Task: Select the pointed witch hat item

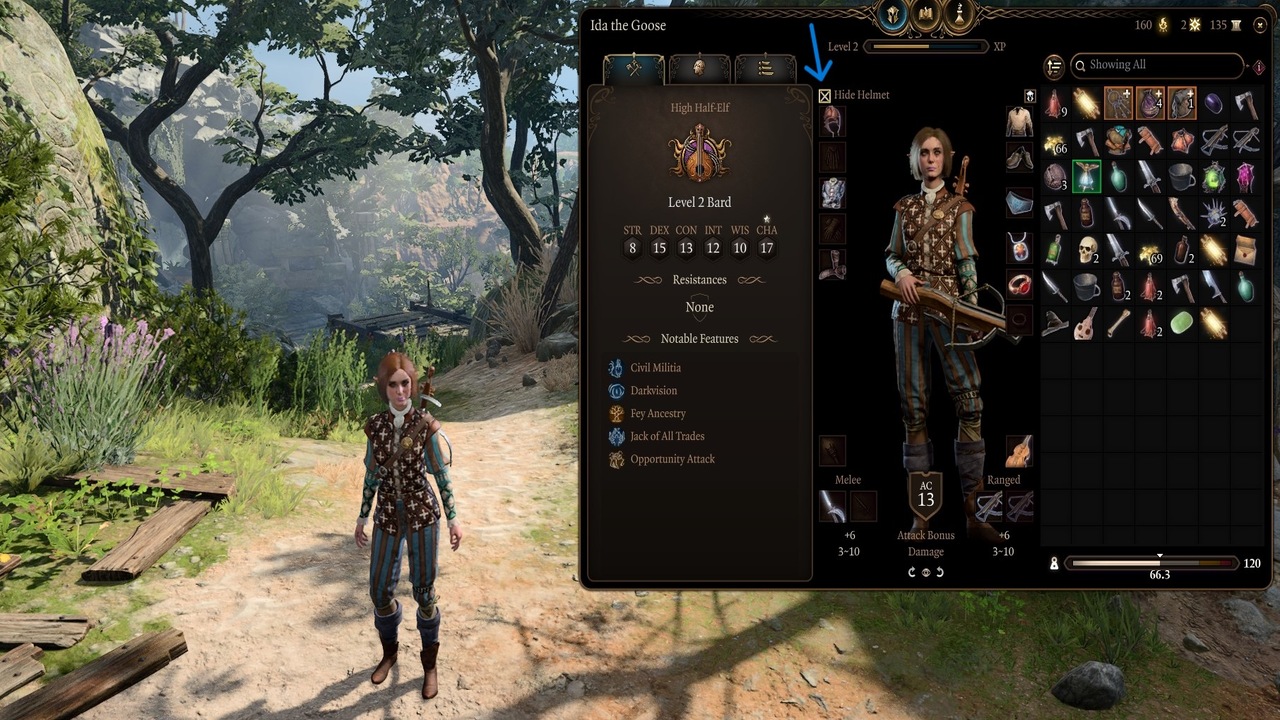Action: tap(1054, 323)
